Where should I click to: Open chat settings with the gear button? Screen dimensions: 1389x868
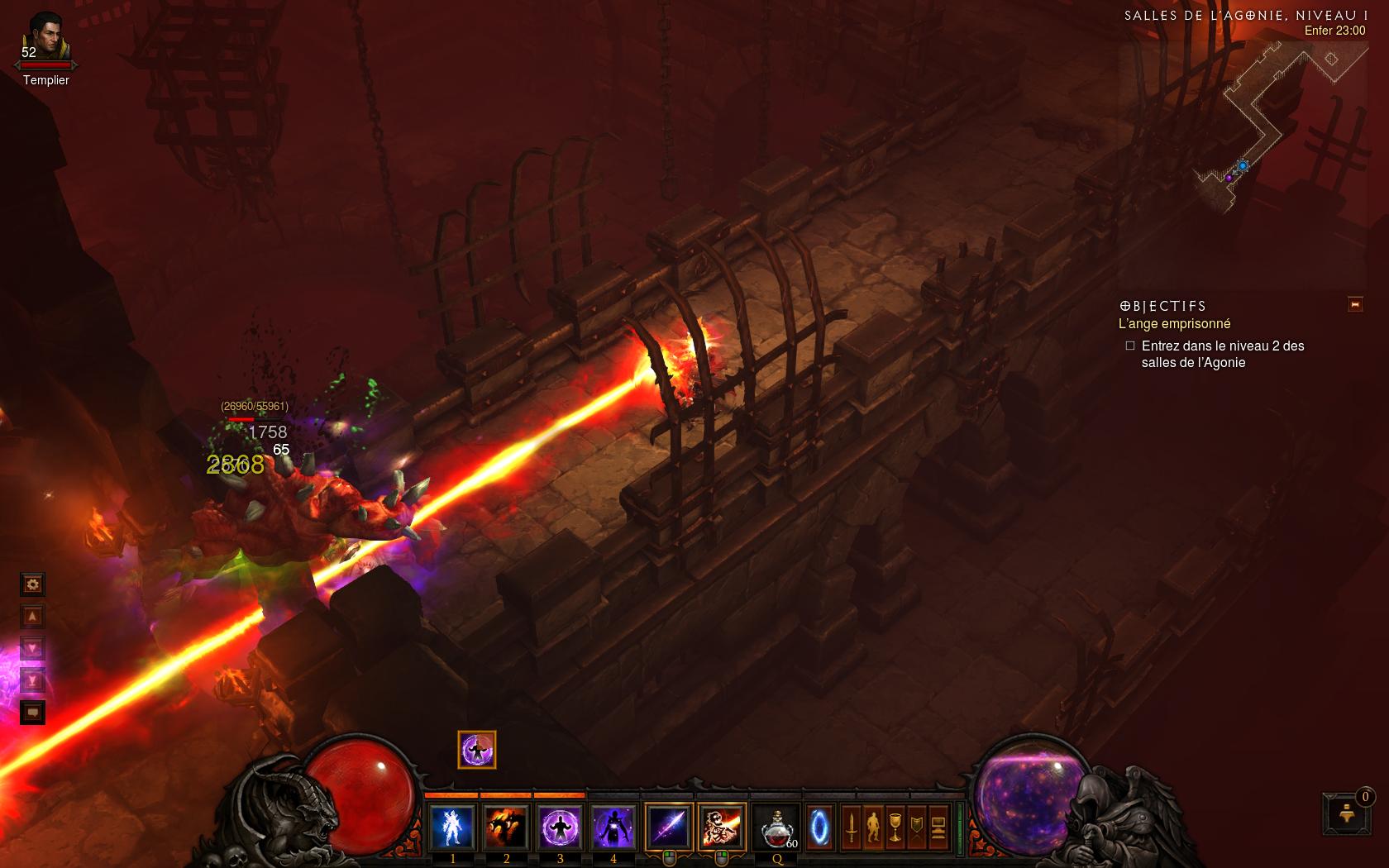click(x=32, y=585)
